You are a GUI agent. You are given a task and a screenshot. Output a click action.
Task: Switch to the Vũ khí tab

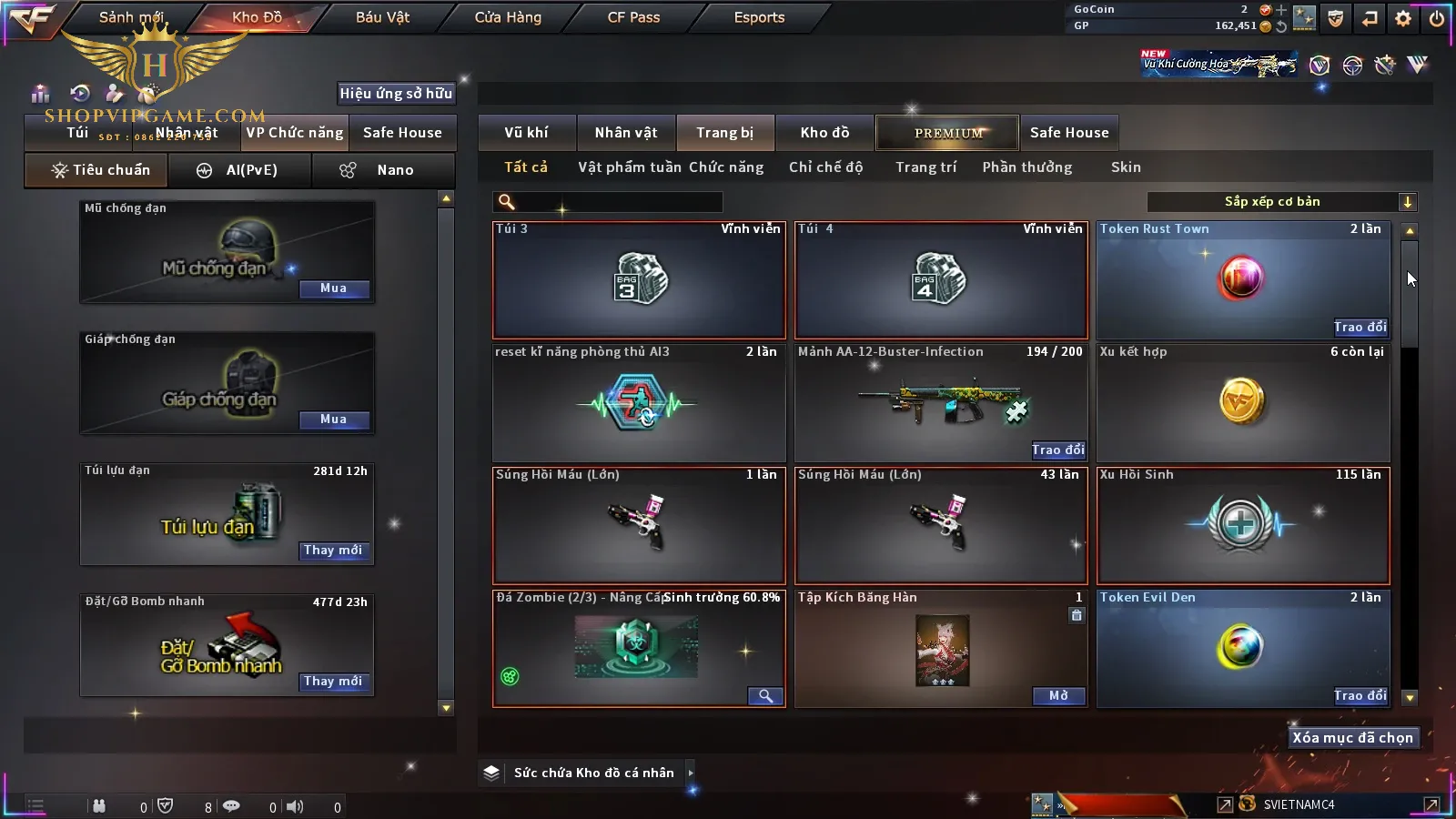tap(526, 133)
